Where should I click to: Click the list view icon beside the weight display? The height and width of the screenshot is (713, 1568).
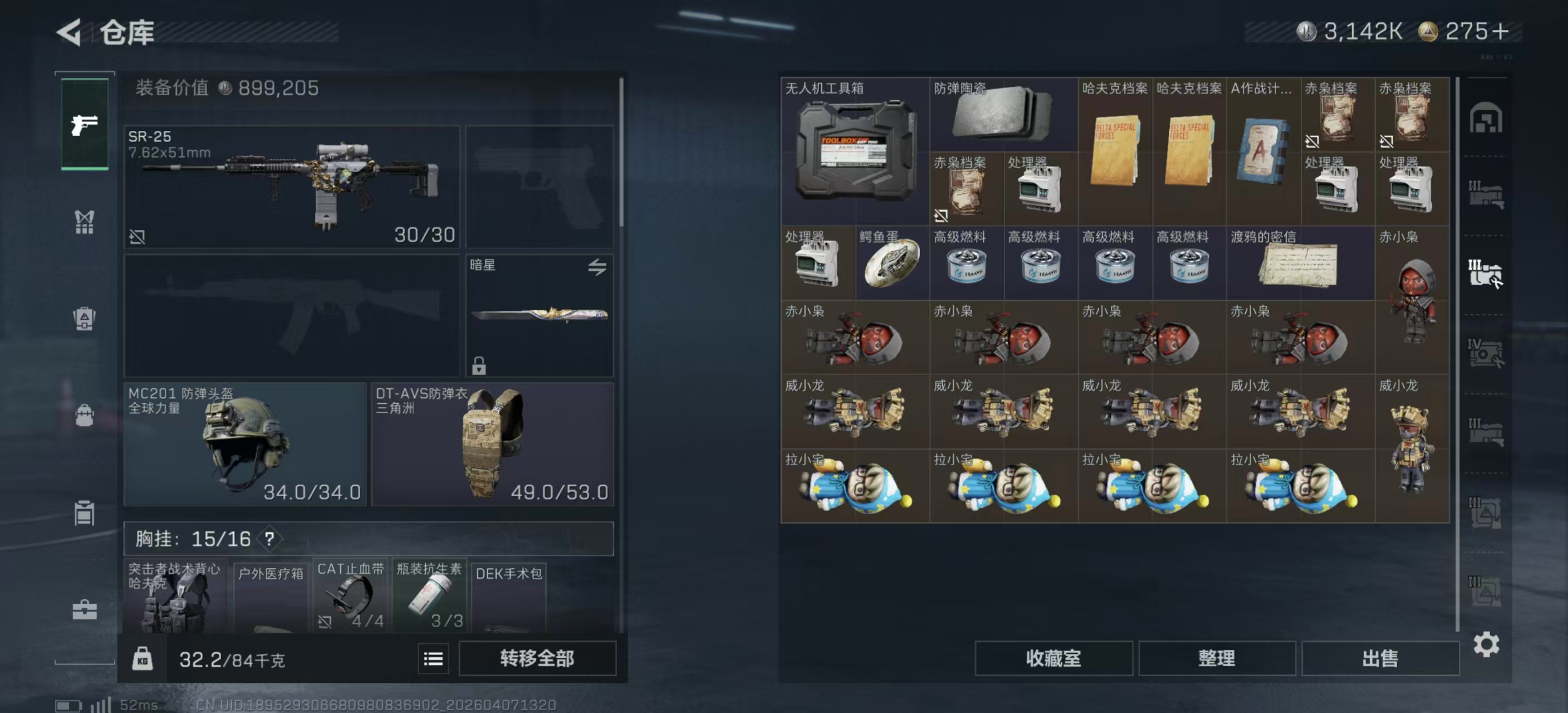(432, 659)
